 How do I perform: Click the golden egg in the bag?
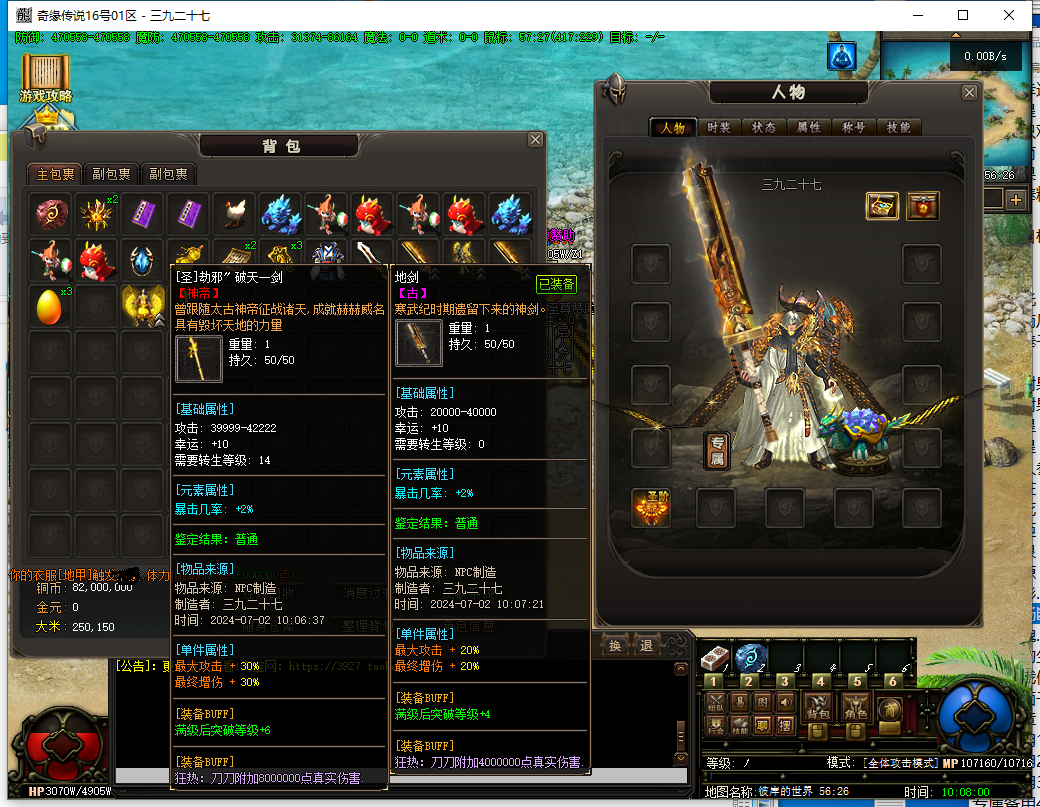point(48,304)
